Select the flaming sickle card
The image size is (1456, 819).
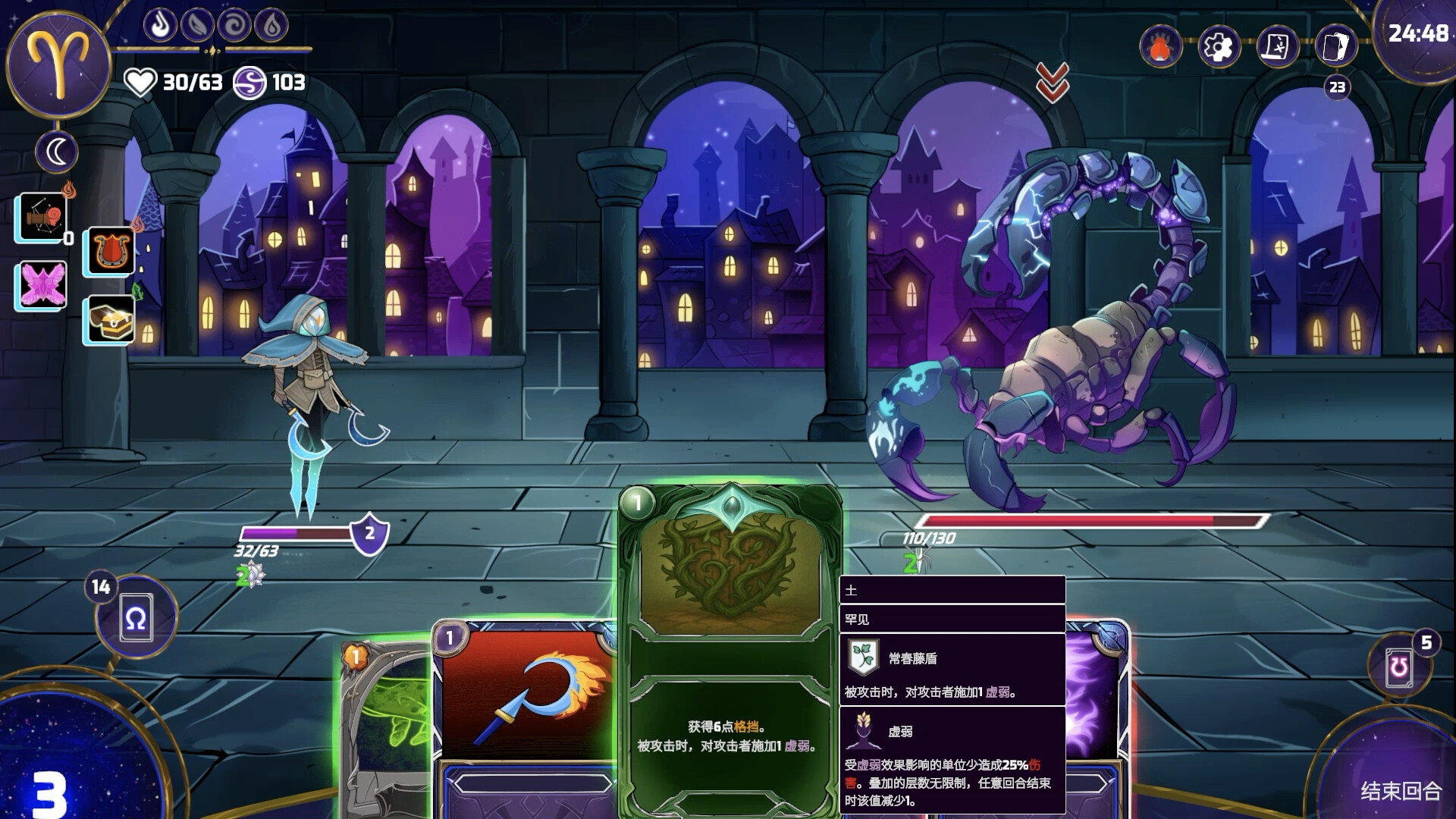click(525, 698)
